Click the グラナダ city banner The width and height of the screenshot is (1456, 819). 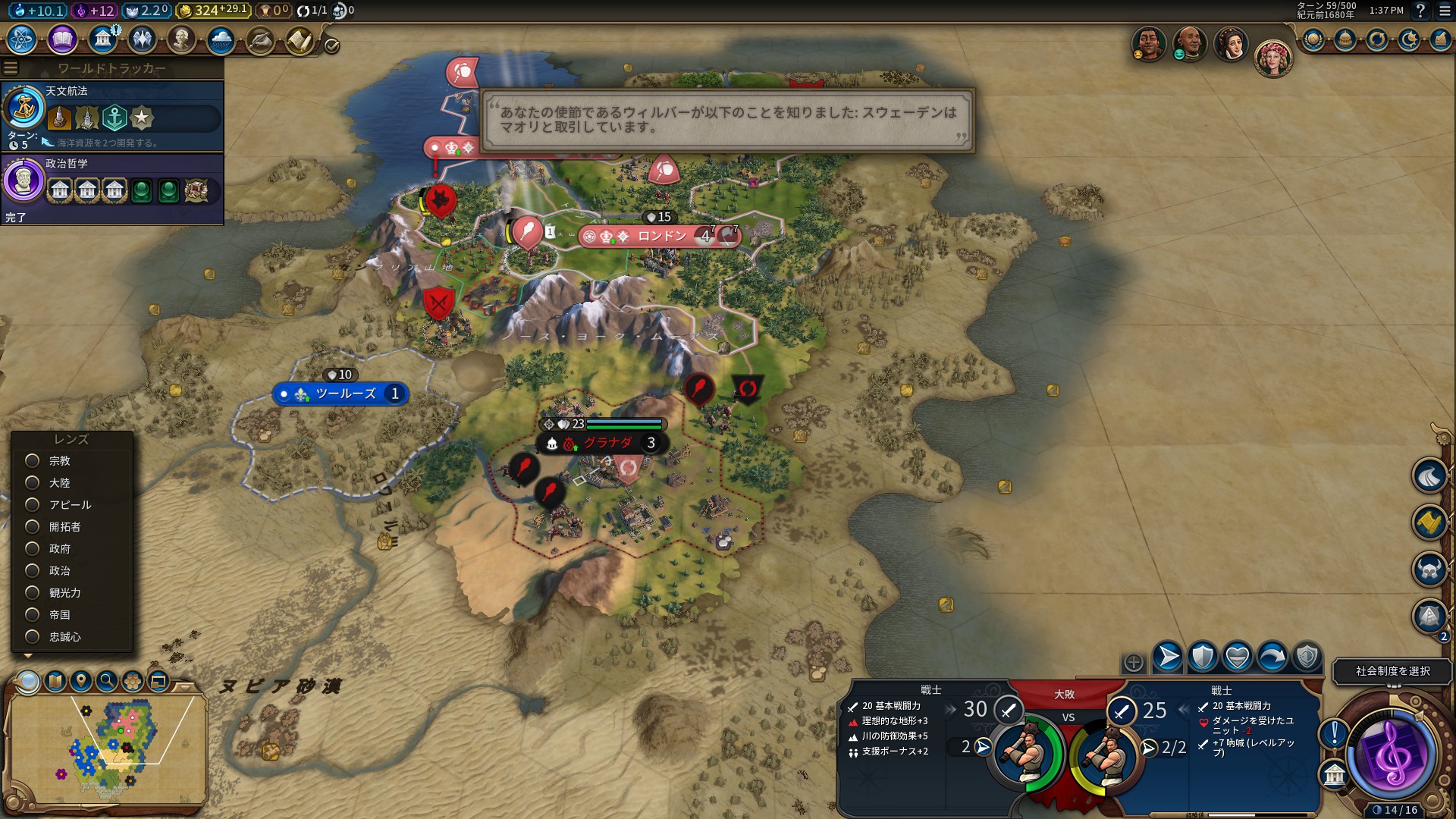(607, 444)
